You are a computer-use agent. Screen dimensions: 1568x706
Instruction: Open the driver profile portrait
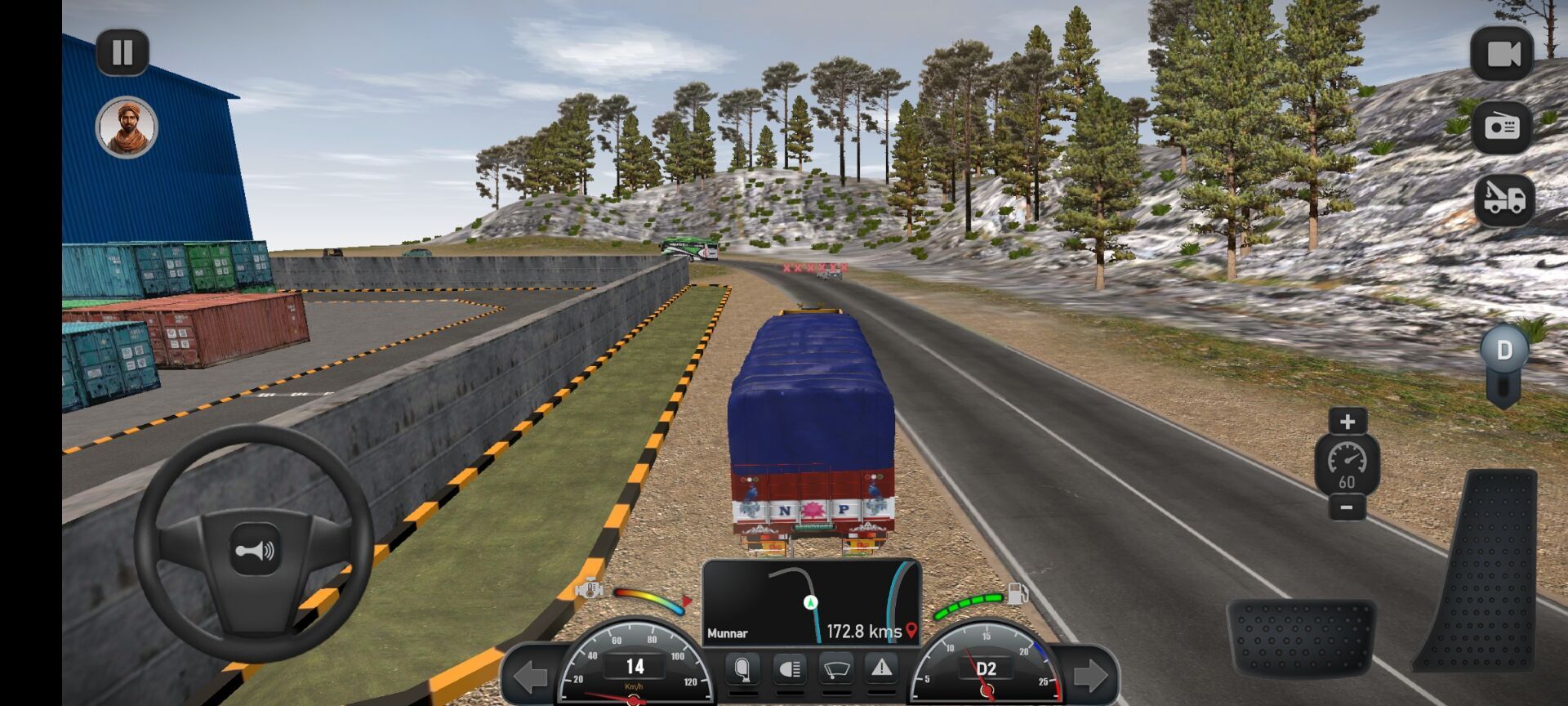click(127, 127)
